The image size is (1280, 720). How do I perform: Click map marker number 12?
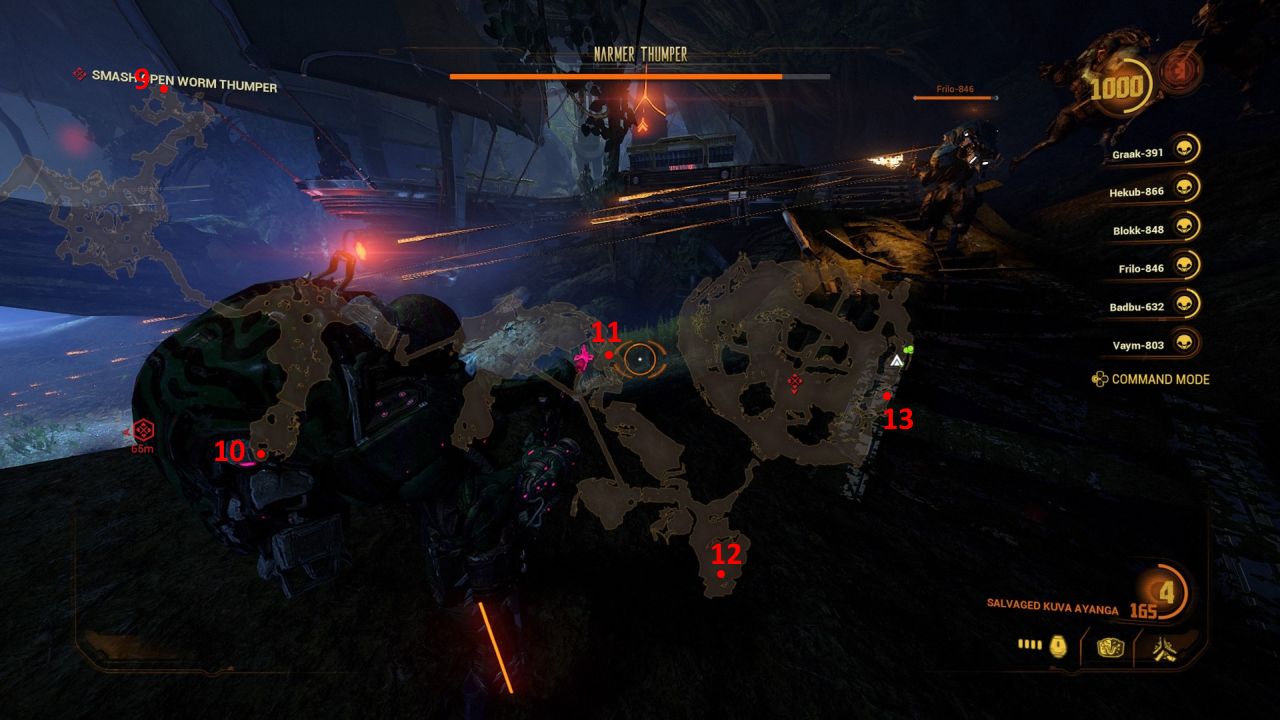(722, 575)
